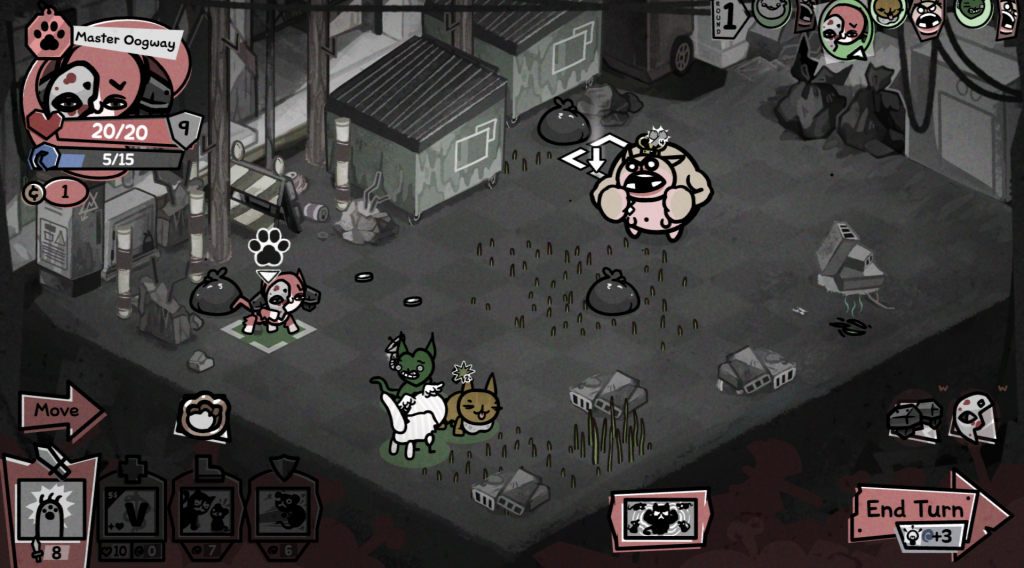
Task: Click the Move arrow button
Action: tap(60, 411)
